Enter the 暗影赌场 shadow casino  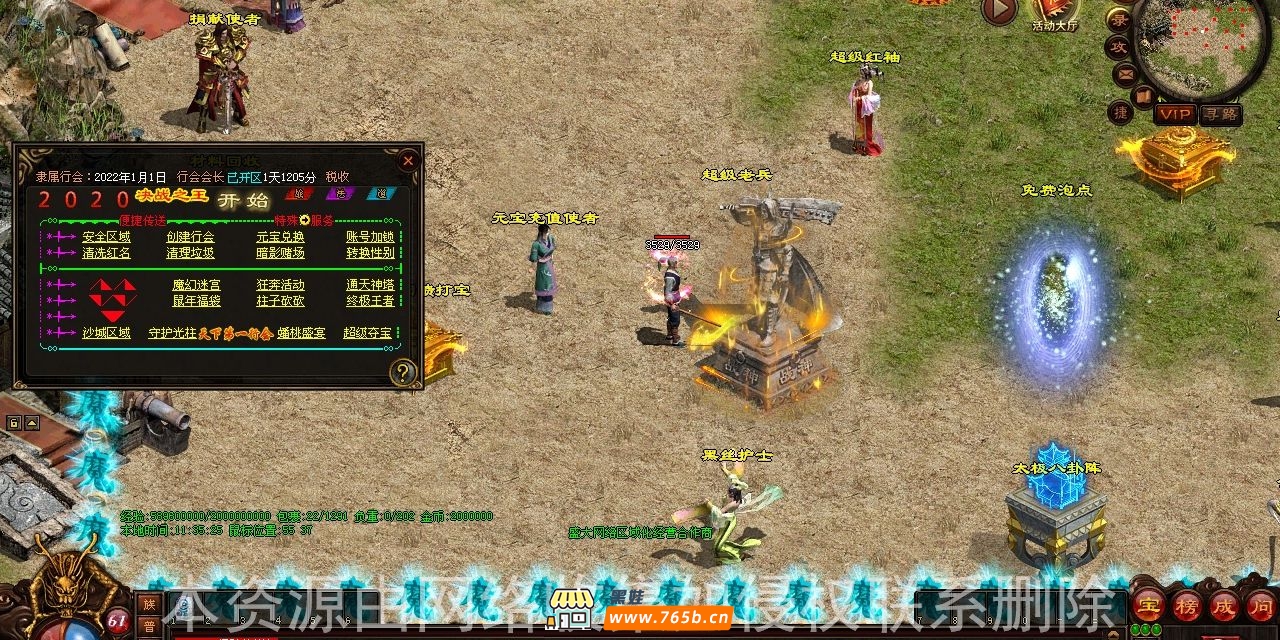pos(280,253)
